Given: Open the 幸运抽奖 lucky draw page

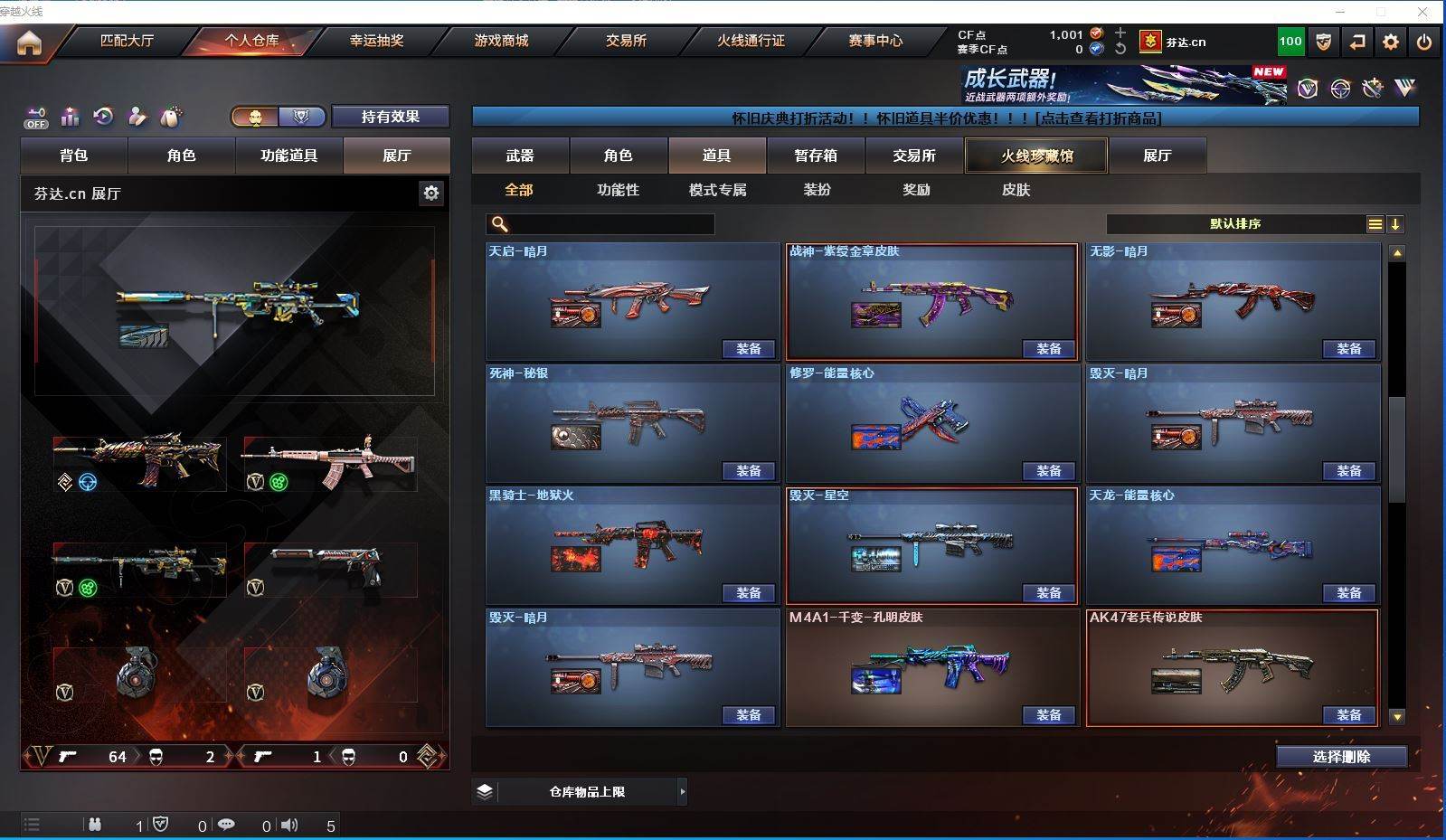Looking at the screenshot, I should tap(376, 41).
